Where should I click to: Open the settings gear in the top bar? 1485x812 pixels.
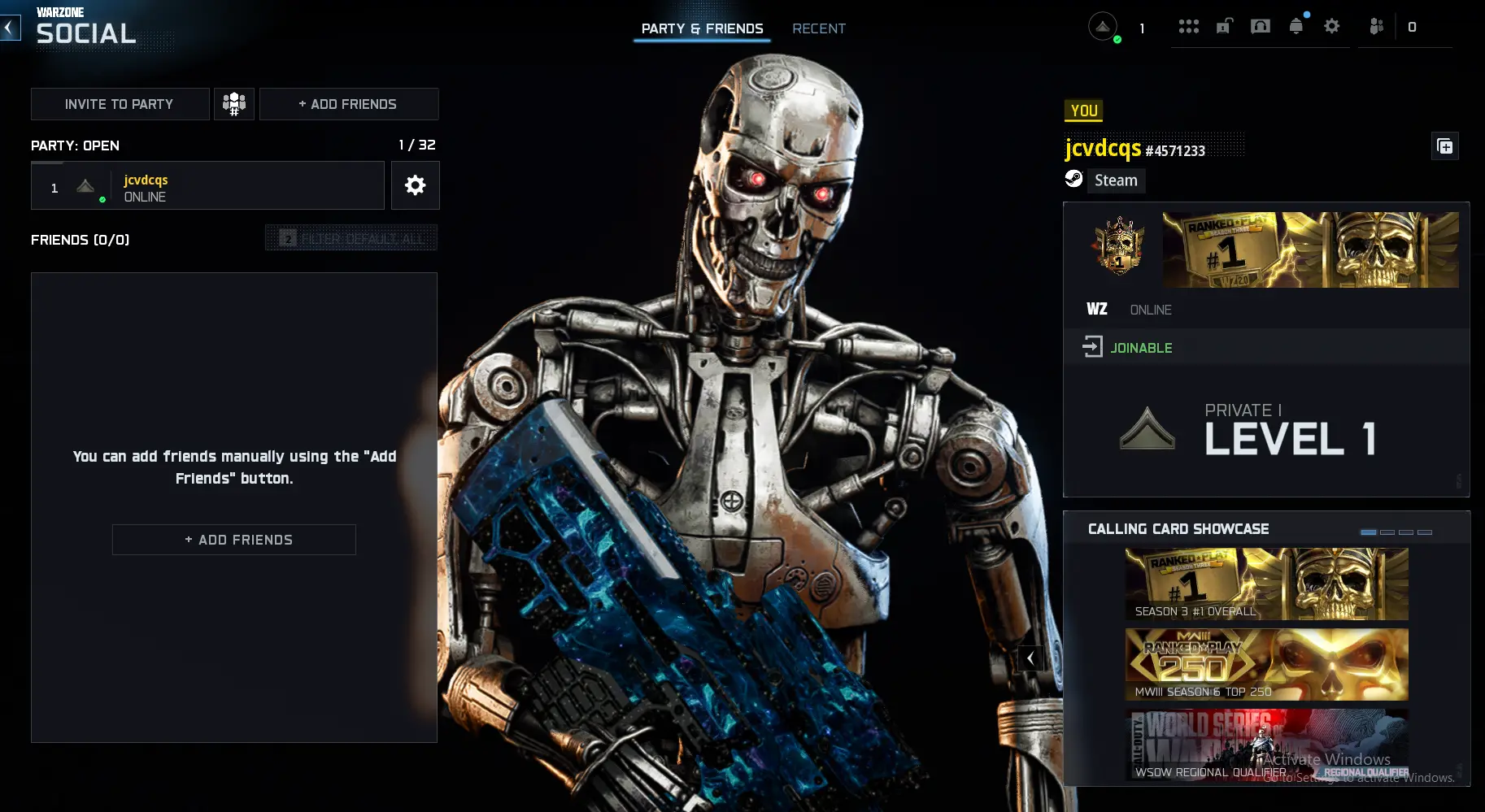1332,26
